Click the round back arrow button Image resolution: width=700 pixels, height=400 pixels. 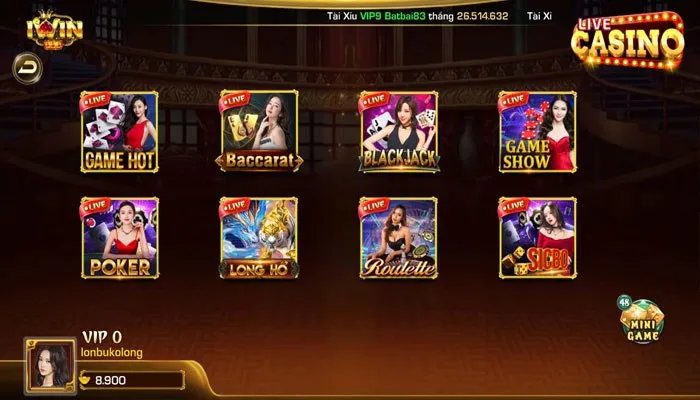26,66
